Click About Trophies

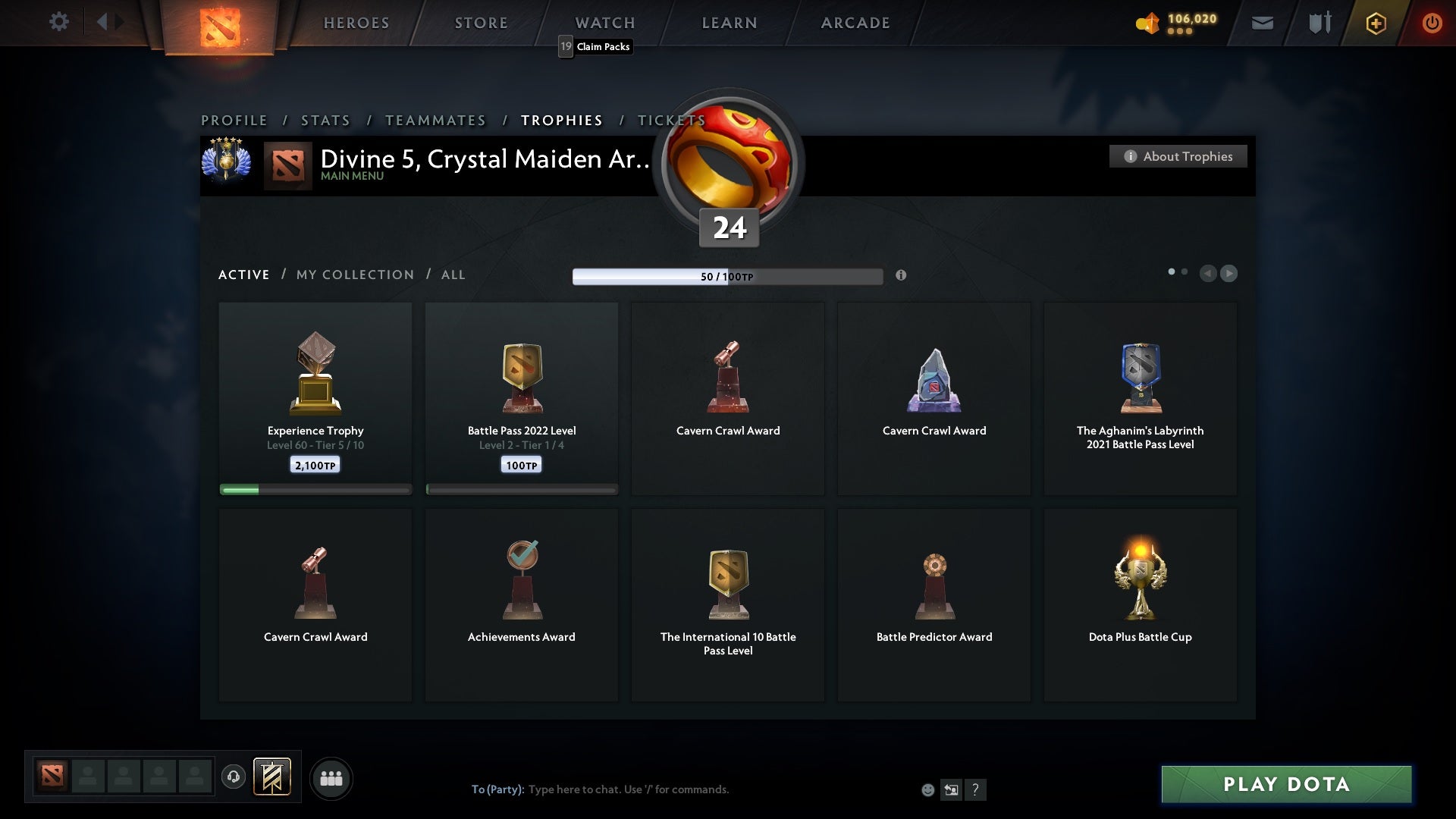pyautogui.click(x=1178, y=156)
